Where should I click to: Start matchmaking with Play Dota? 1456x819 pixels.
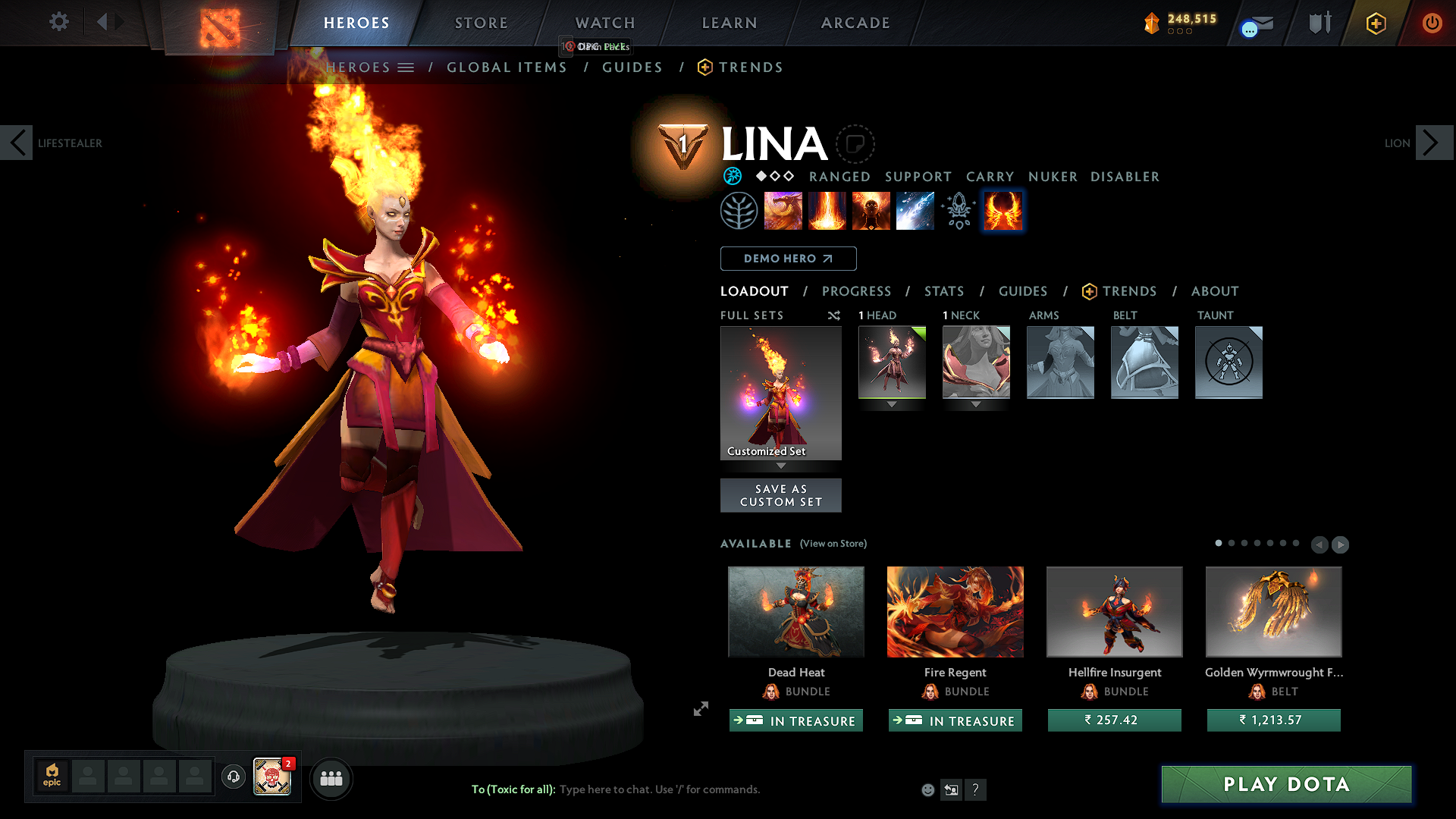click(x=1286, y=784)
